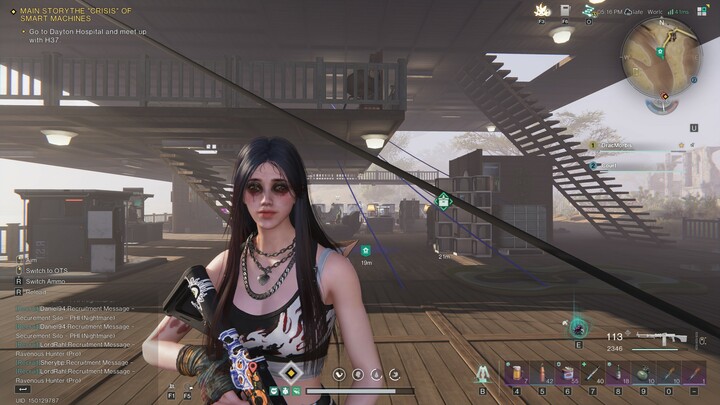Use the orange bottle hotbar item

540,374
